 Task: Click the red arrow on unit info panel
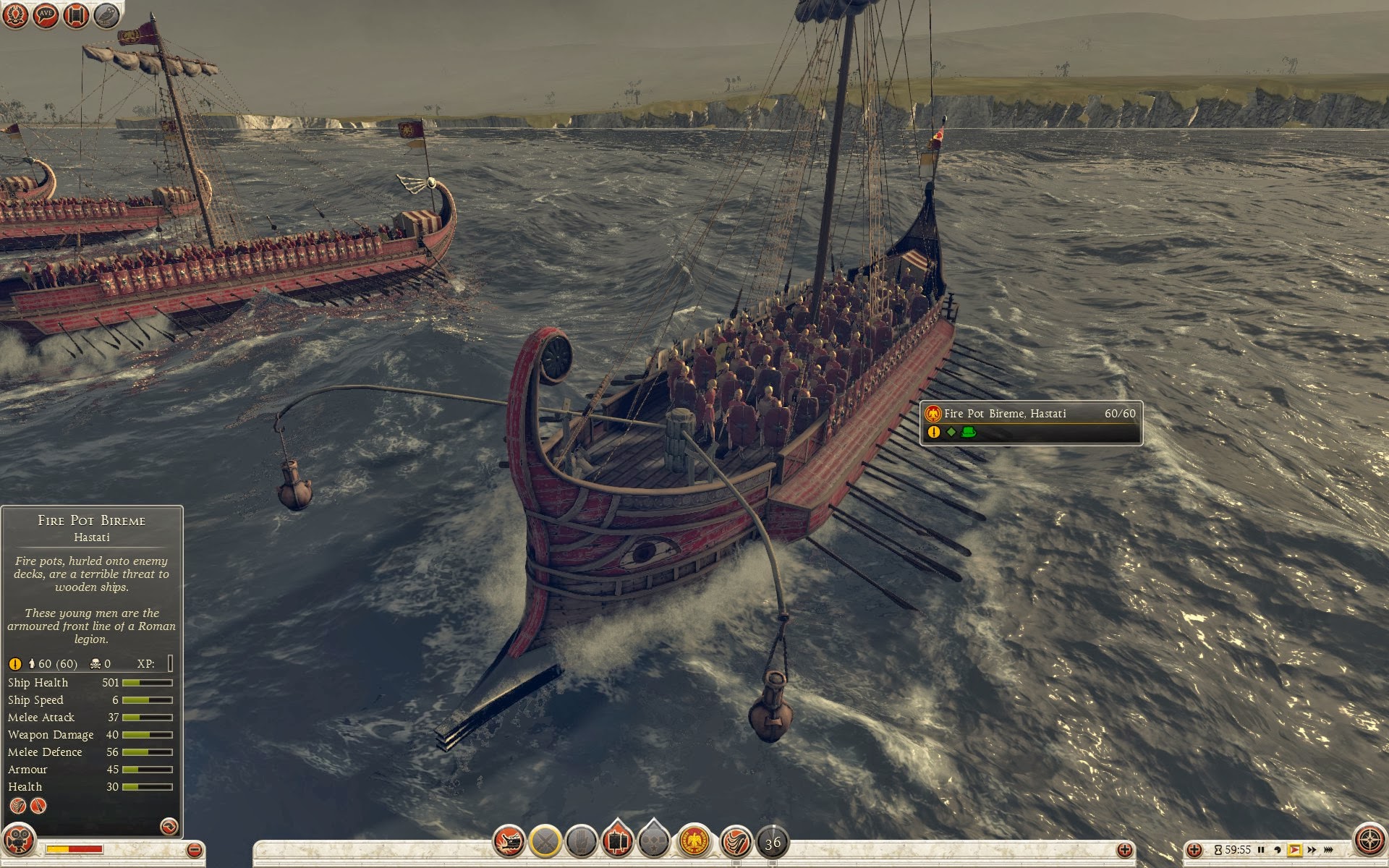[x=169, y=826]
